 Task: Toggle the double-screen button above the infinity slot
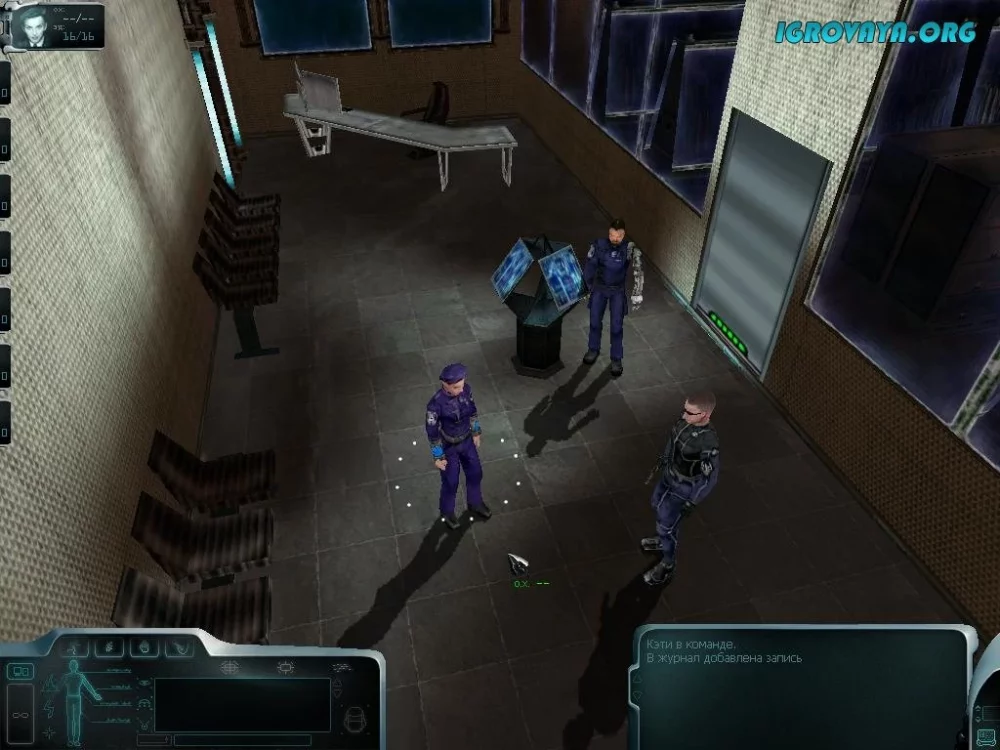coord(20,671)
